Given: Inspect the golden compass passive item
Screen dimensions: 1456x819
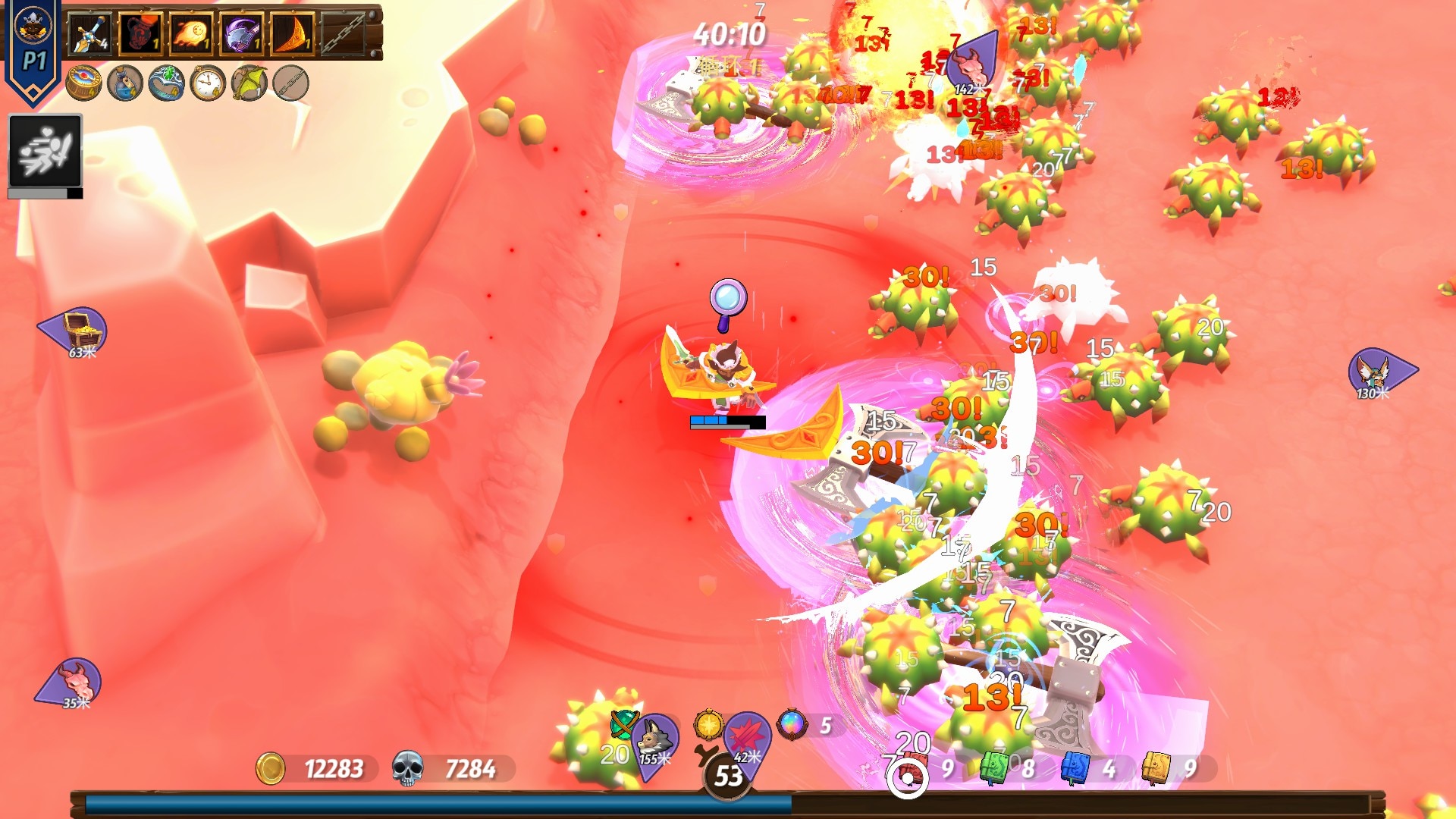Looking at the screenshot, I should coord(84,83).
